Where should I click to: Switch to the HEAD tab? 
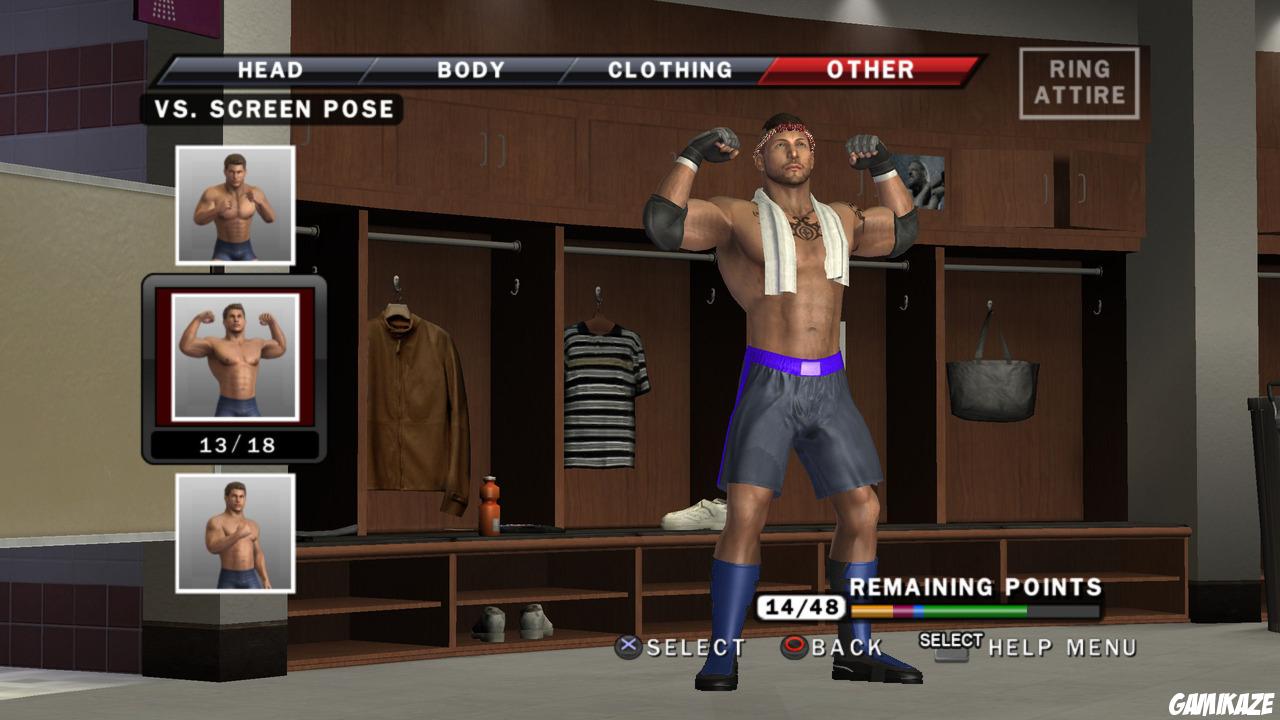[x=268, y=70]
